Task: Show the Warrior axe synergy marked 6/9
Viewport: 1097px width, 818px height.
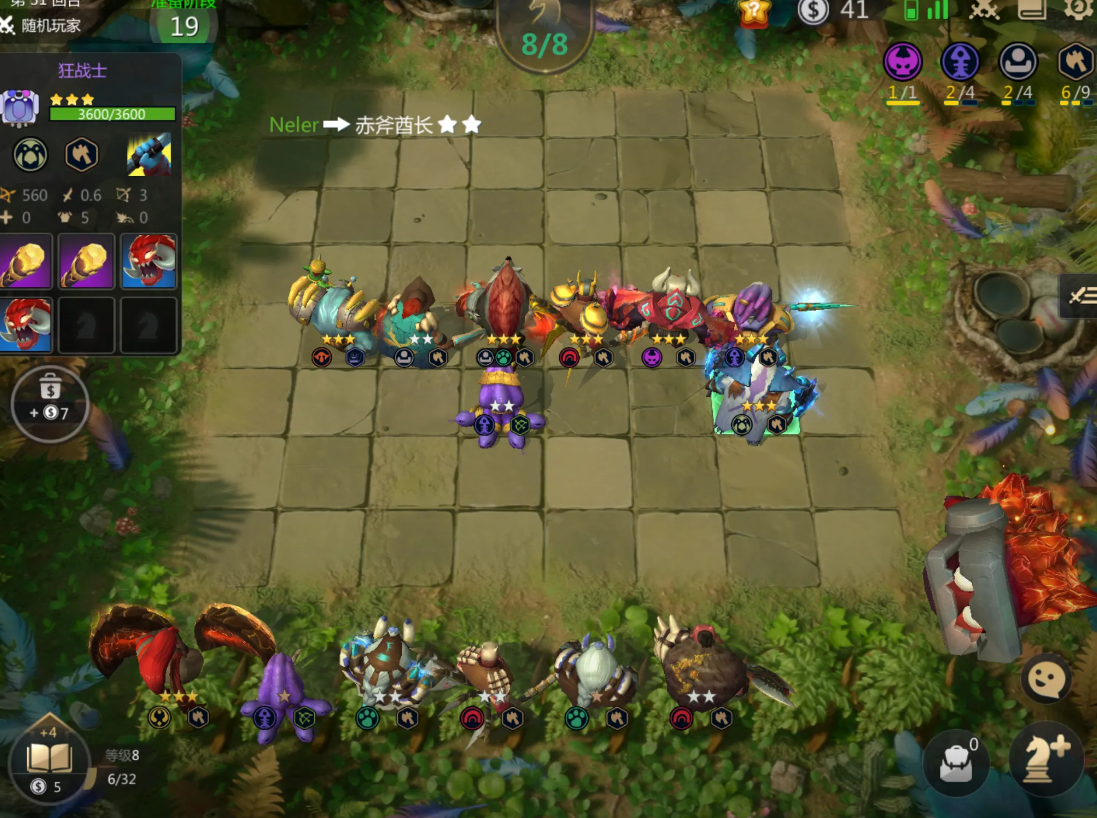Action: pyautogui.click(x=1075, y=62)
